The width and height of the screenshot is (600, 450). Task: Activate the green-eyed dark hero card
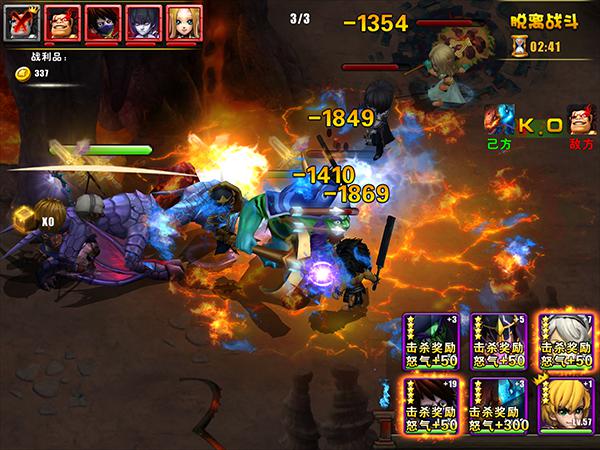click(x=431, y=342)
